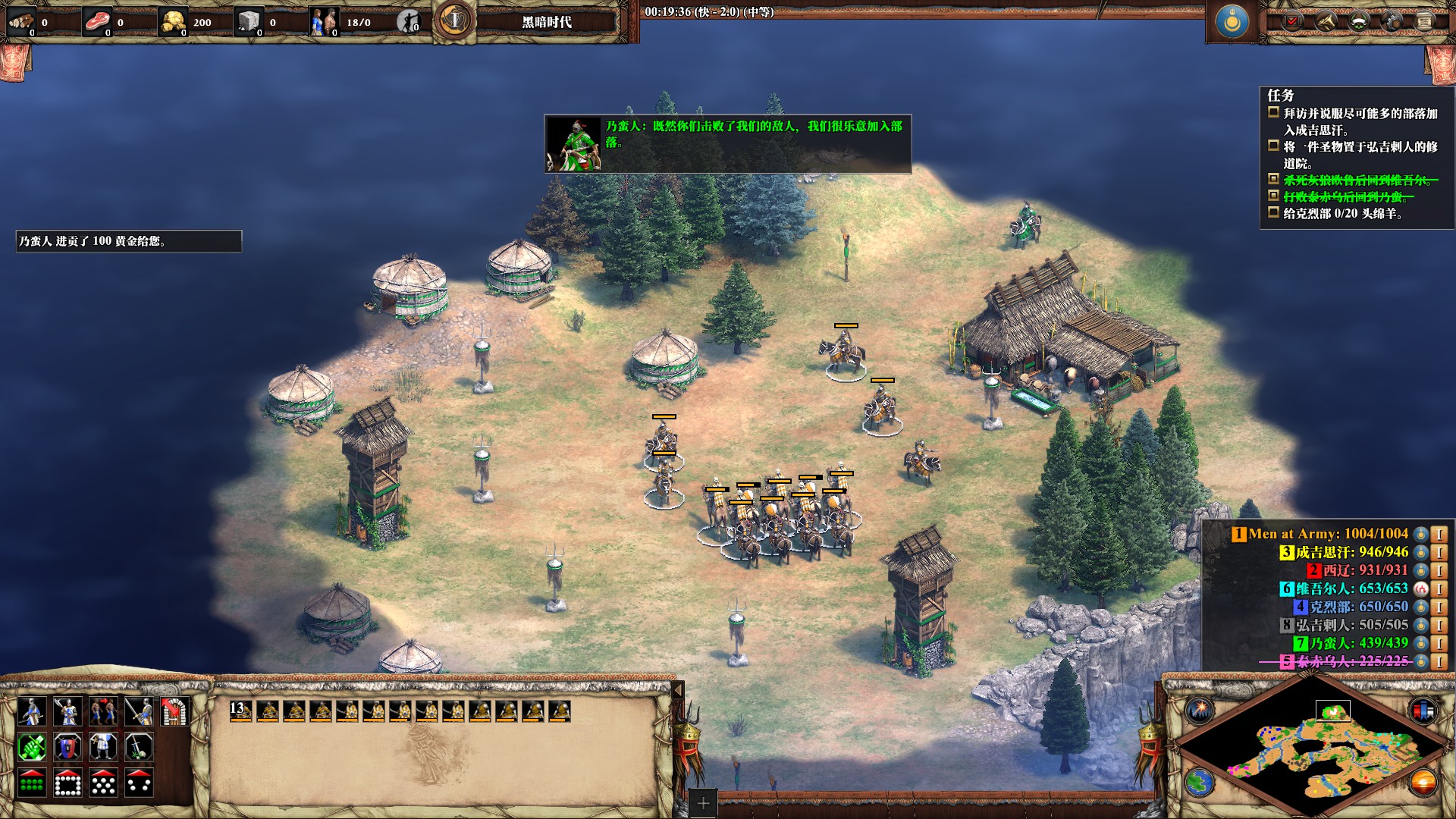Choose the Follow command icon

click(x=103, y=711)
